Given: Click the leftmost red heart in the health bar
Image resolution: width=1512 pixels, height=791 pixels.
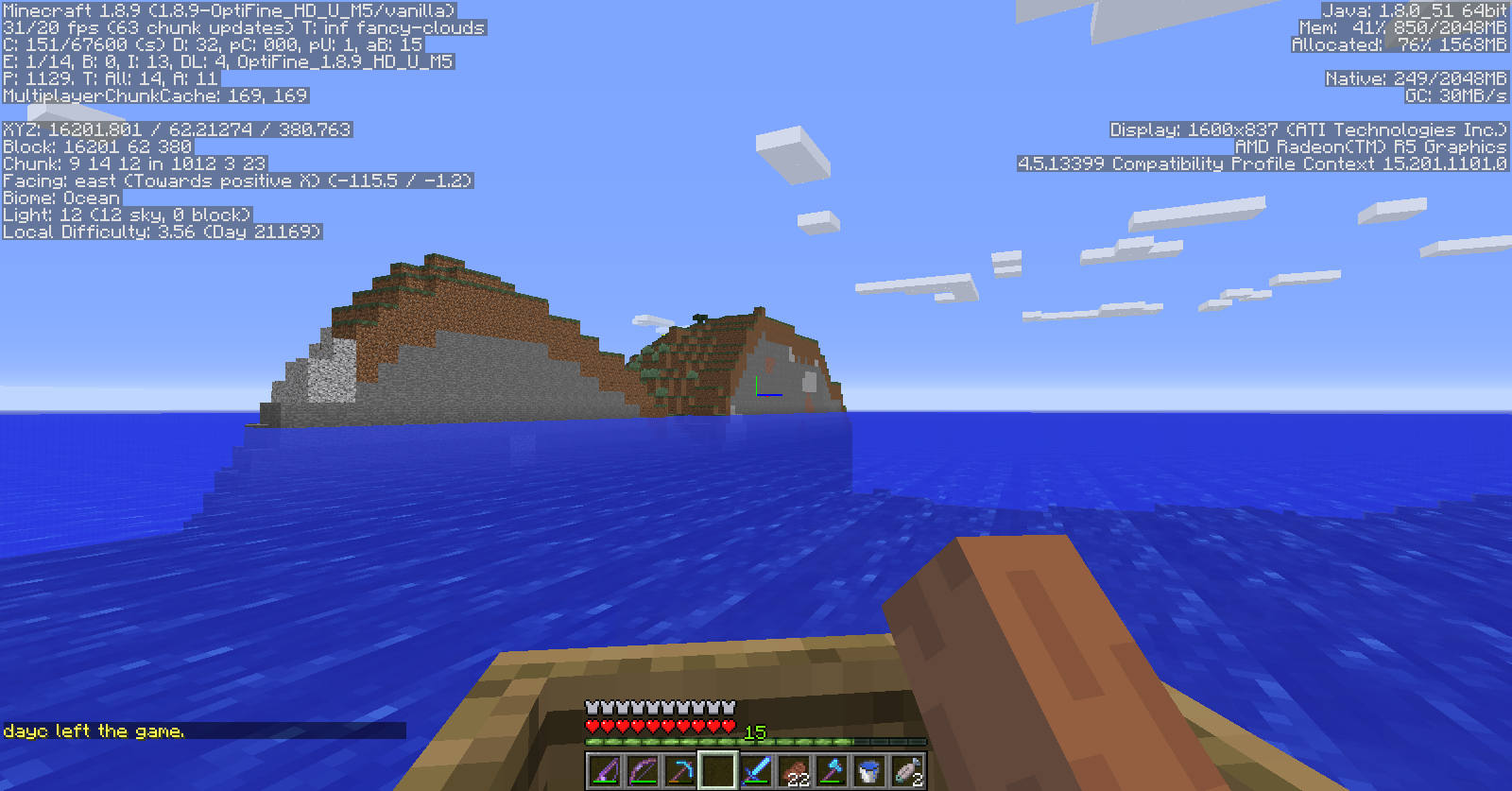Looking at the screenshot, I should [591, 726].
